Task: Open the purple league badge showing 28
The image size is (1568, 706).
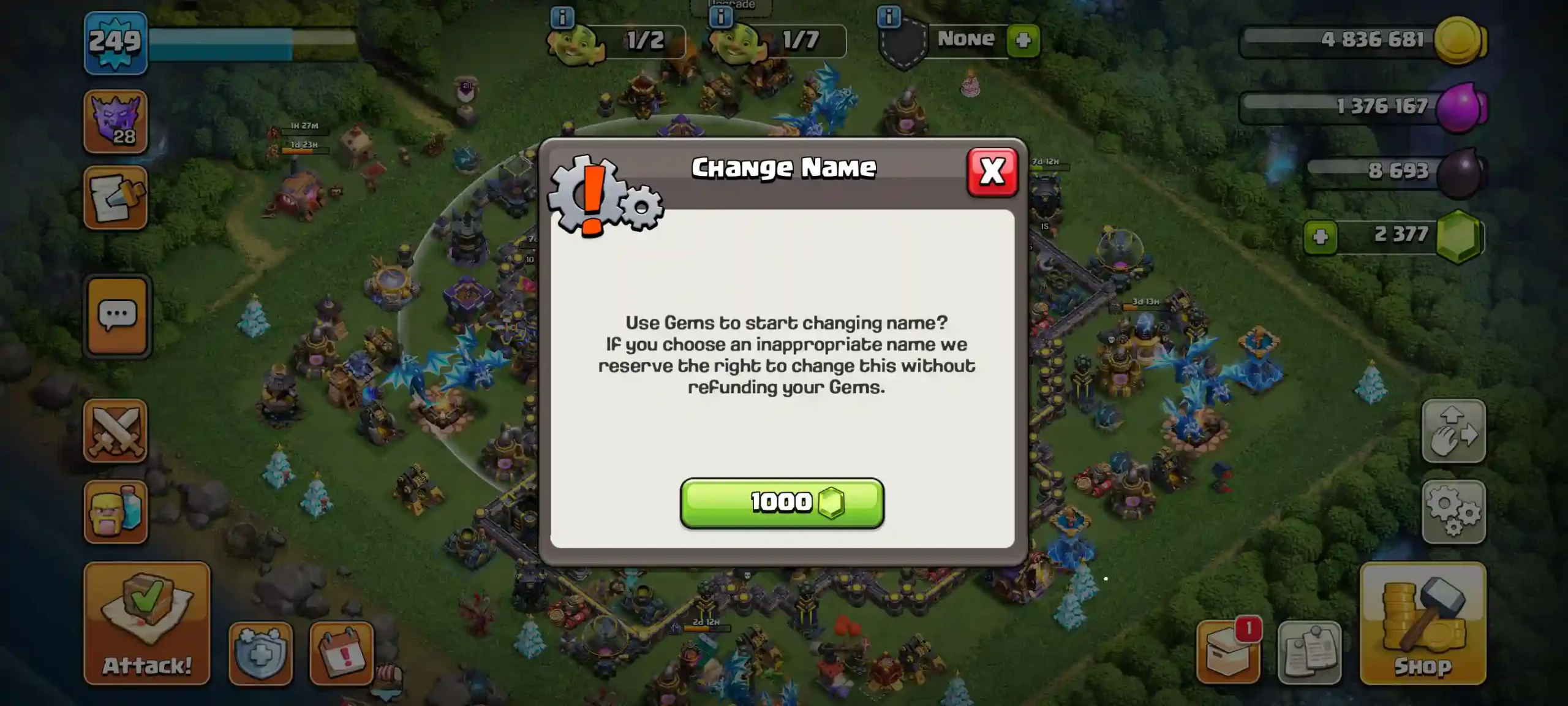Action: click(x=116, y=121)
